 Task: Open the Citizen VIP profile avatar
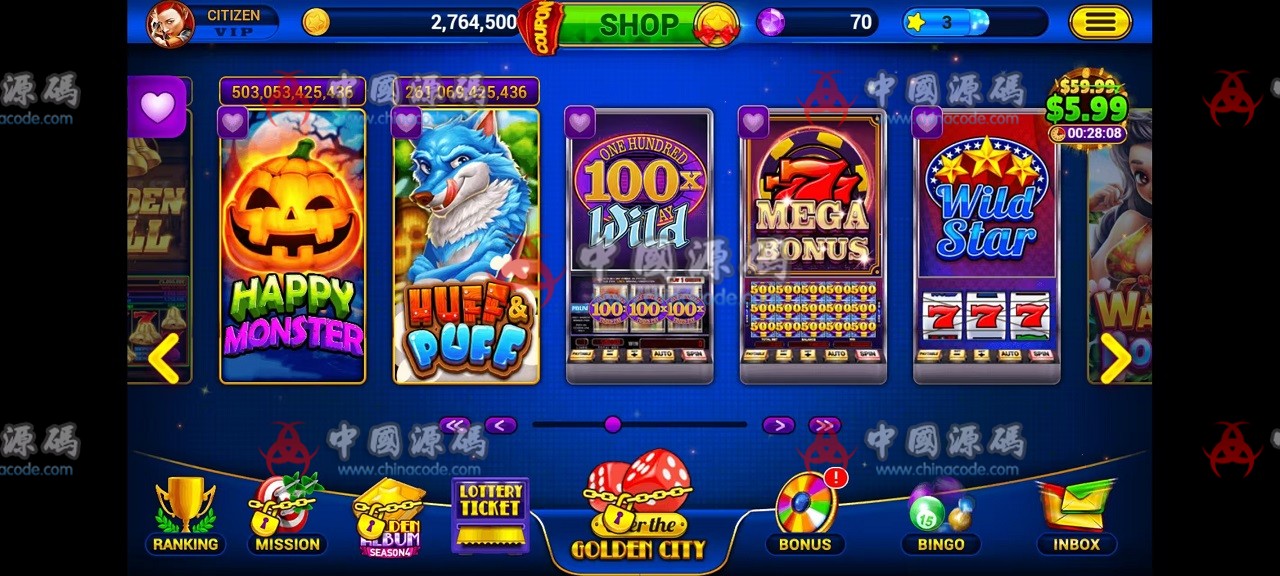click(x=171, y=24)
